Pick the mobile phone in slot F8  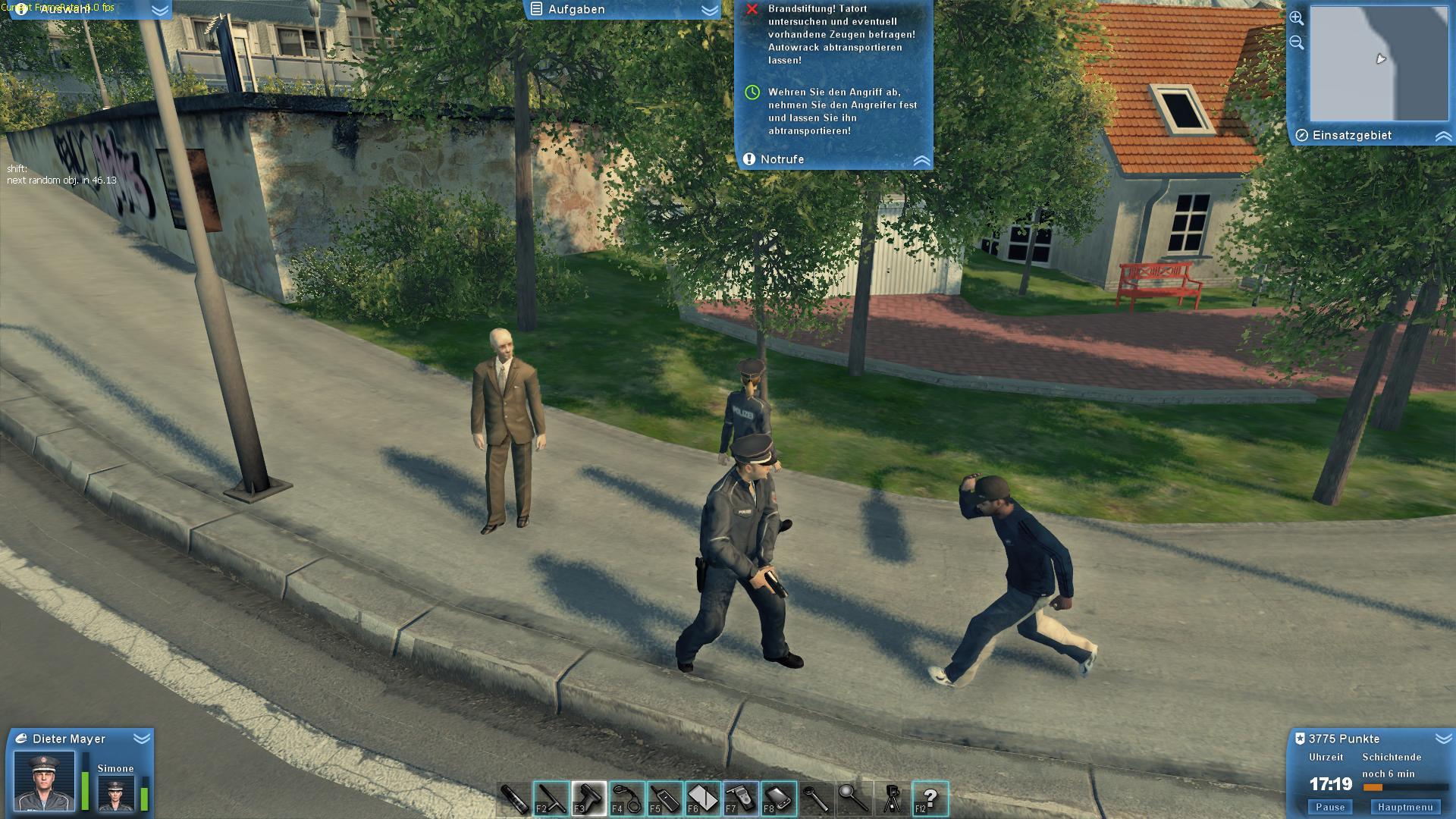click(779, 798)
